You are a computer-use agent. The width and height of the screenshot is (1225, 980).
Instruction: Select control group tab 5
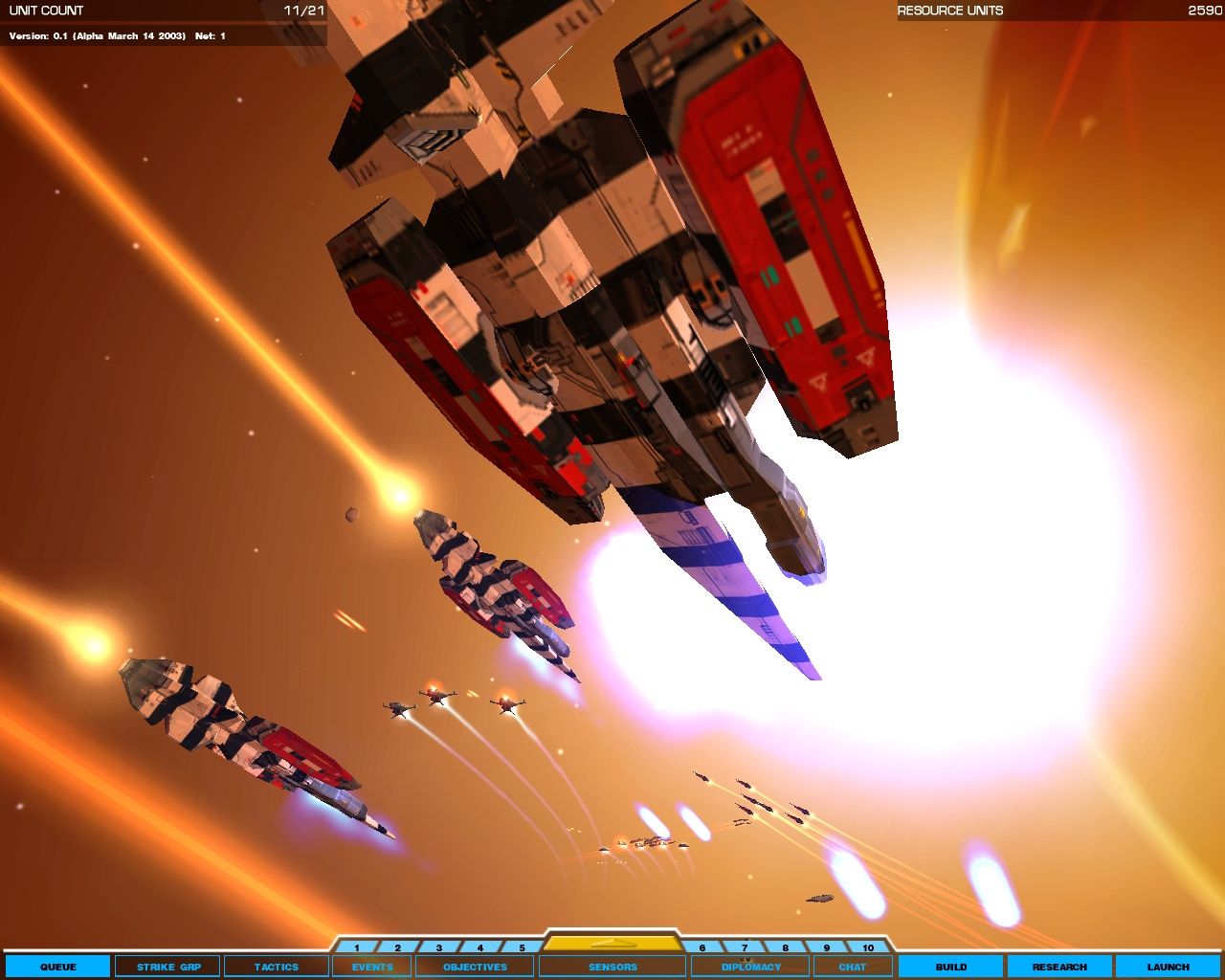(521, 945)
